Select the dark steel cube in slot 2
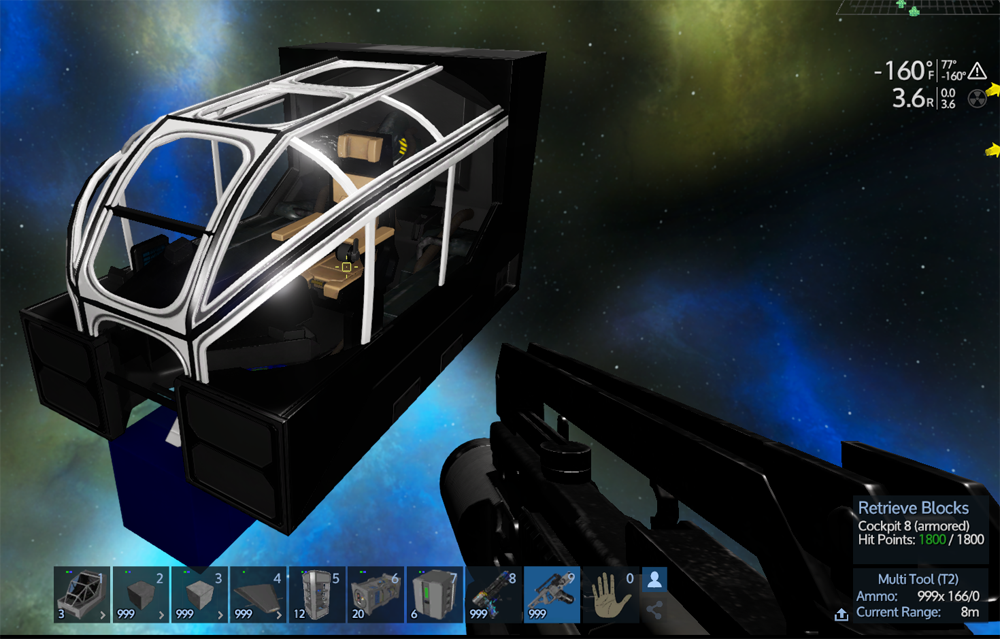Image resolution: width=1000 pixels, height=639 pixels. tap(141, 595)
